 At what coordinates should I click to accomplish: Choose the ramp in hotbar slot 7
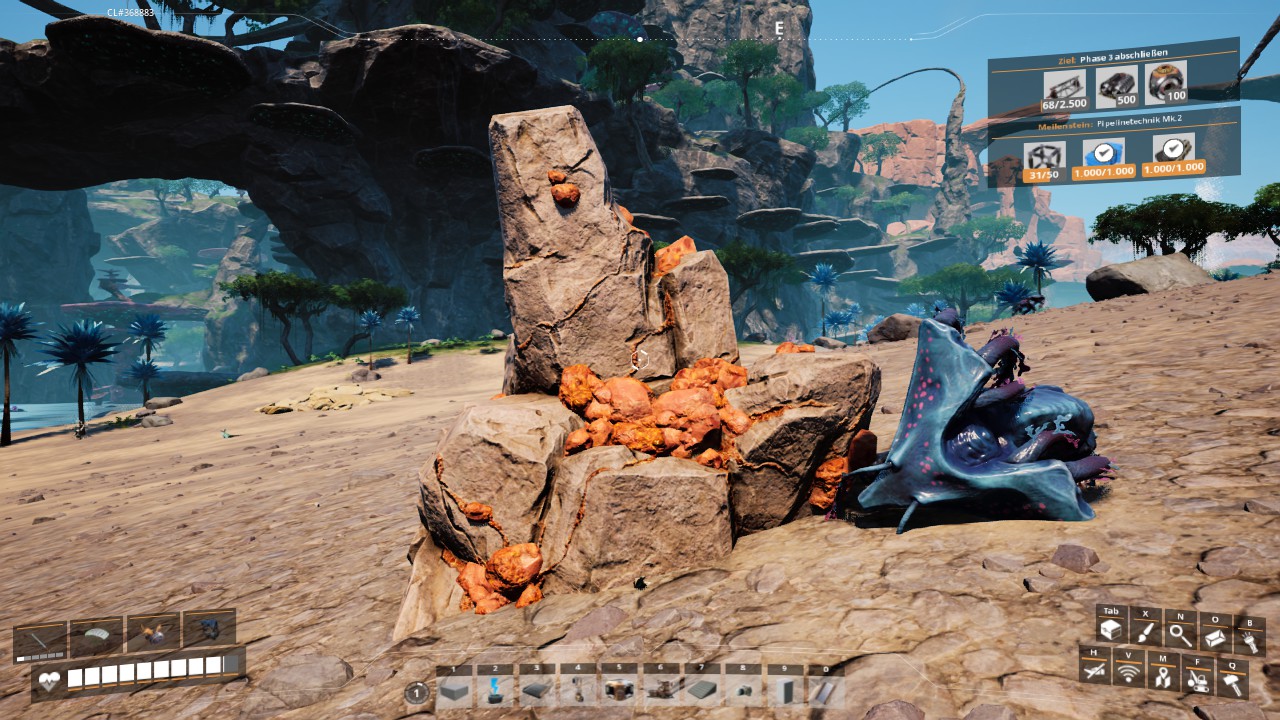pyautogui.click(x=701, y=690)
